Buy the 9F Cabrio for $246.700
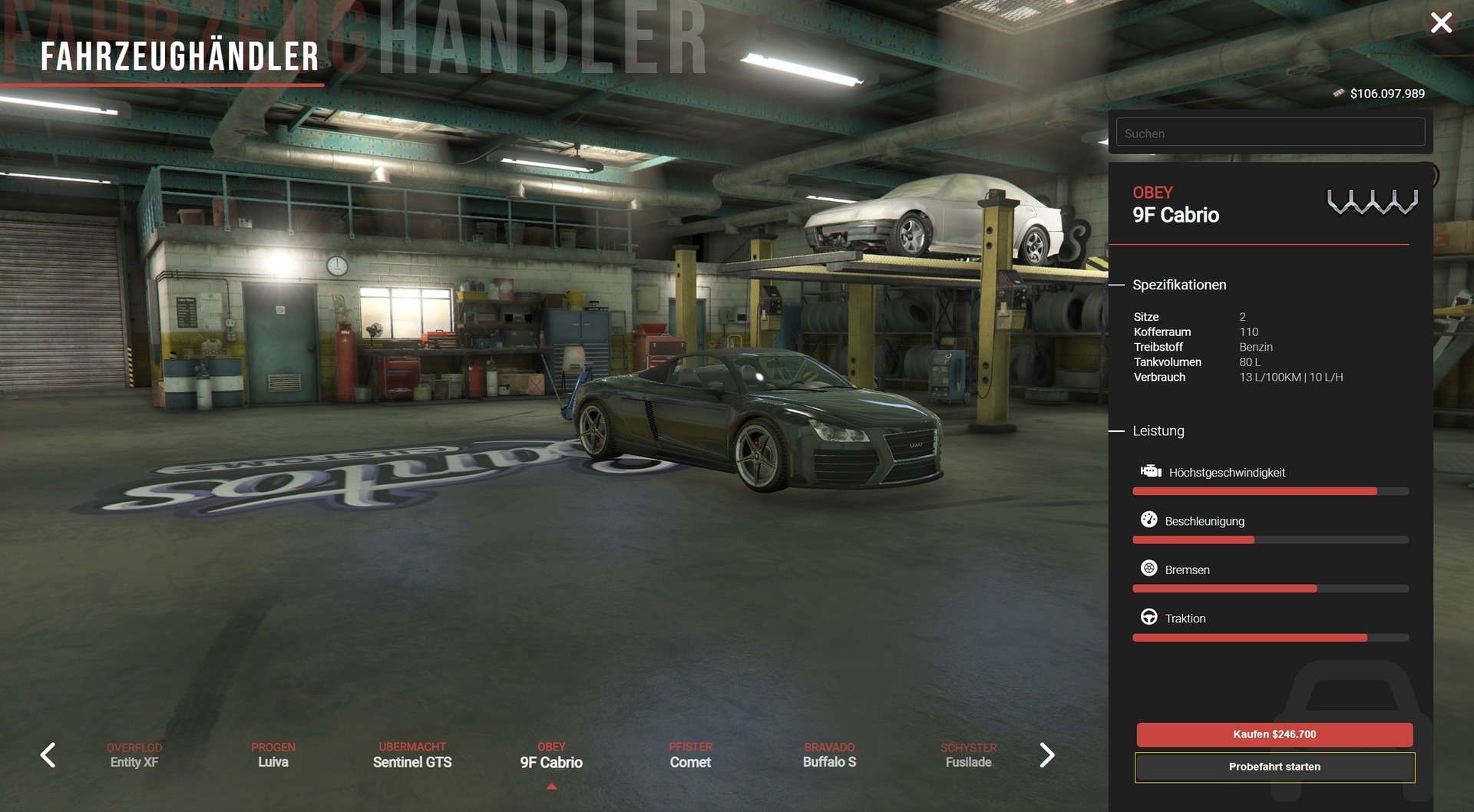Screen dimensions: 1474x812 (1274, 734)
